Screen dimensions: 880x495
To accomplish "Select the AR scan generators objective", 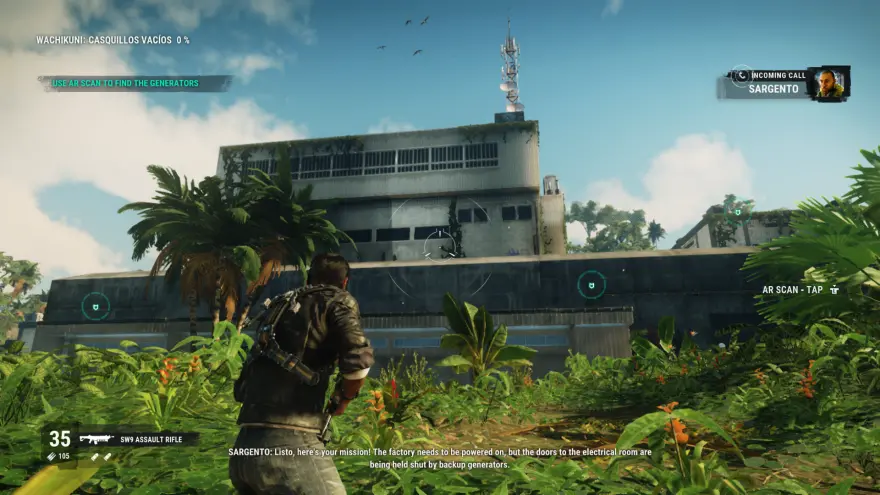I will click(126, 83).
